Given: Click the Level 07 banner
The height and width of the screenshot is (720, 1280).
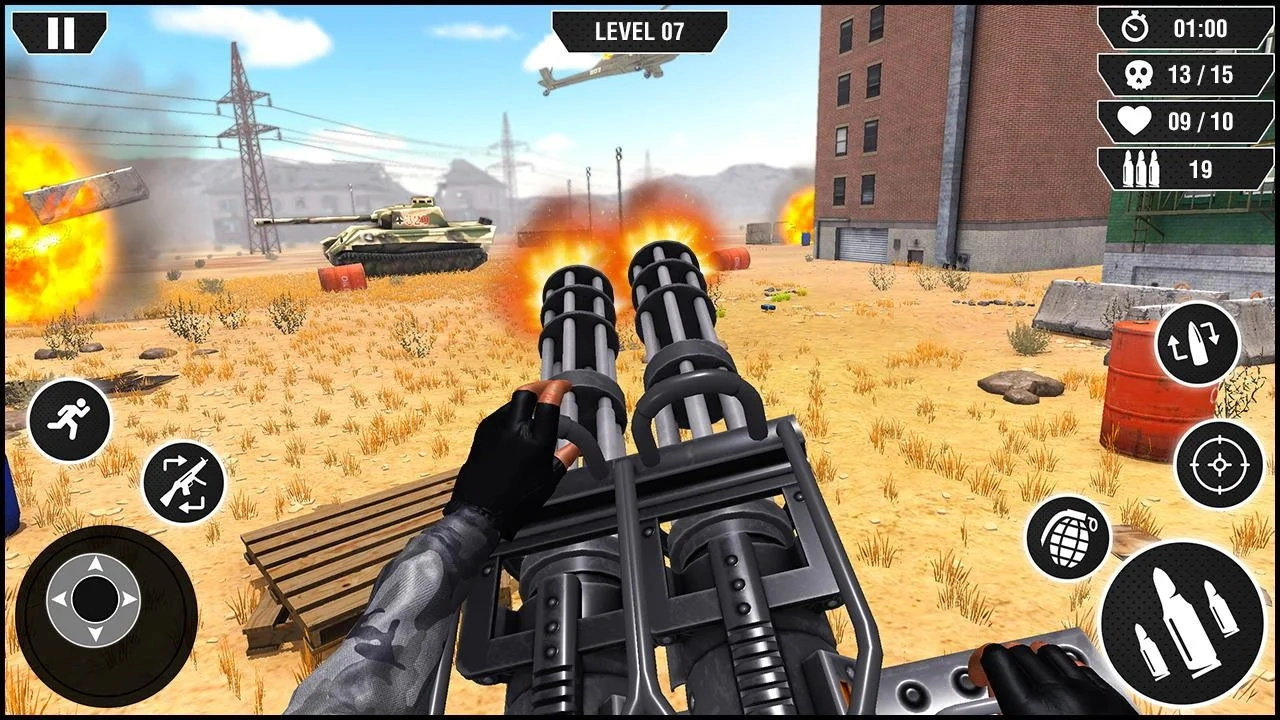Looking at the screenshot, I should point(640,30).
